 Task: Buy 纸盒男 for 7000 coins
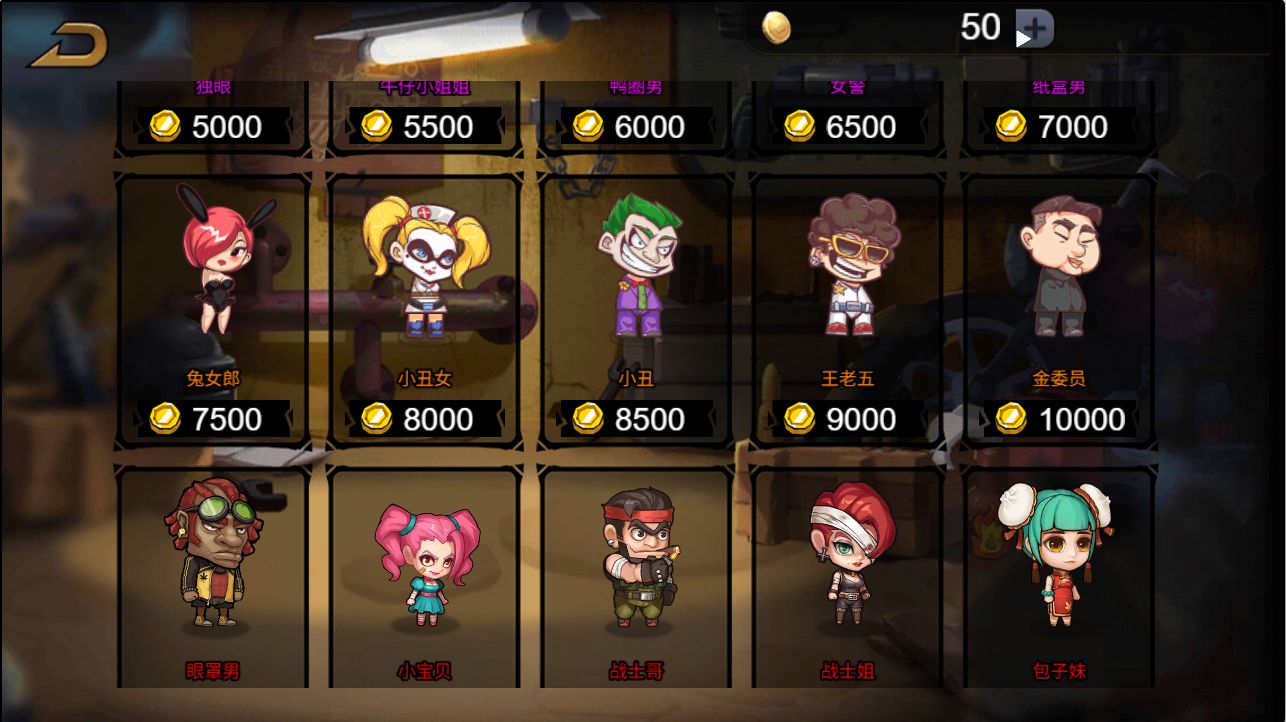(x=1060, y=127)
